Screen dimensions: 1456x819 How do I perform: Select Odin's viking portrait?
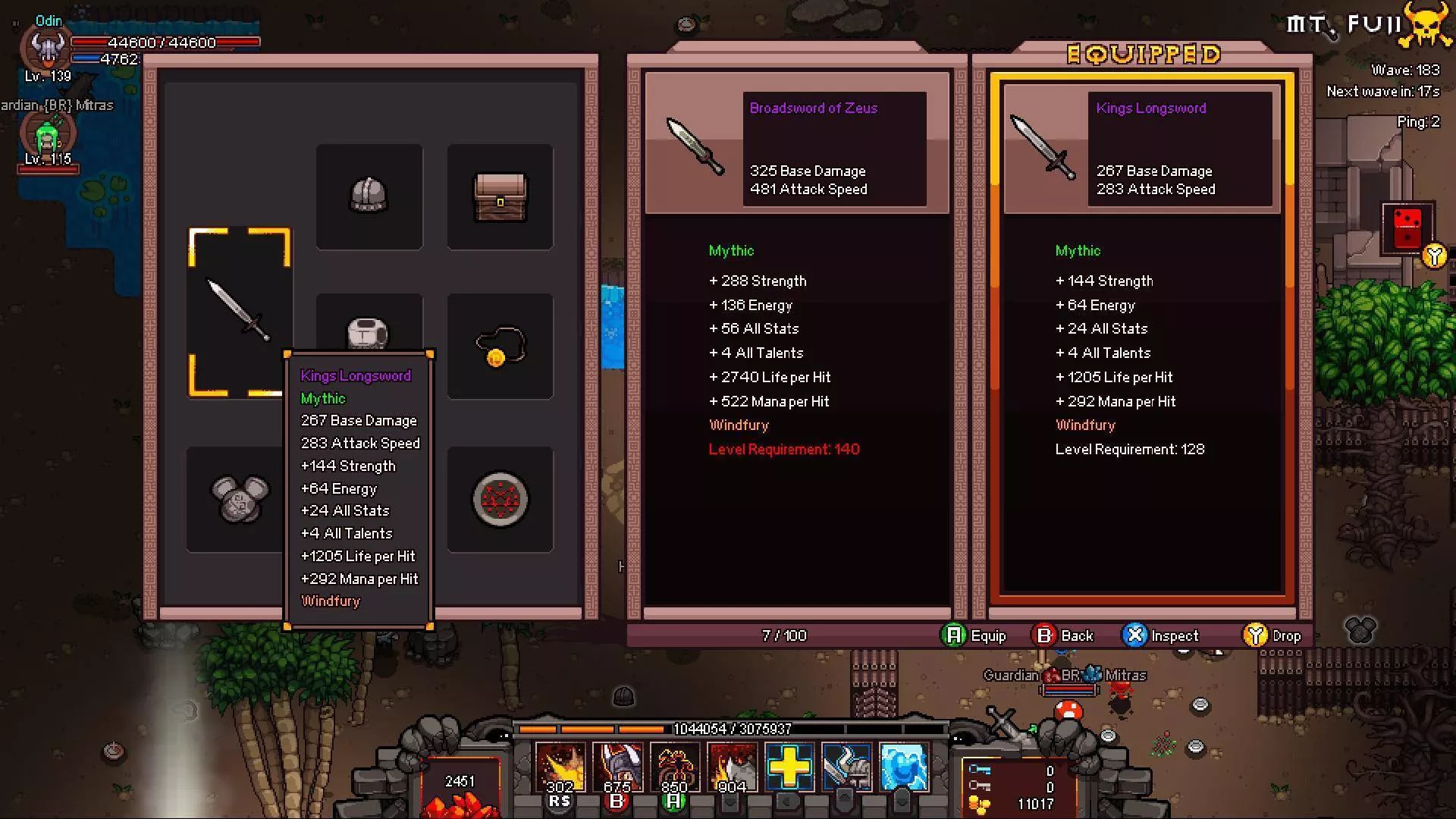(47, 49)
